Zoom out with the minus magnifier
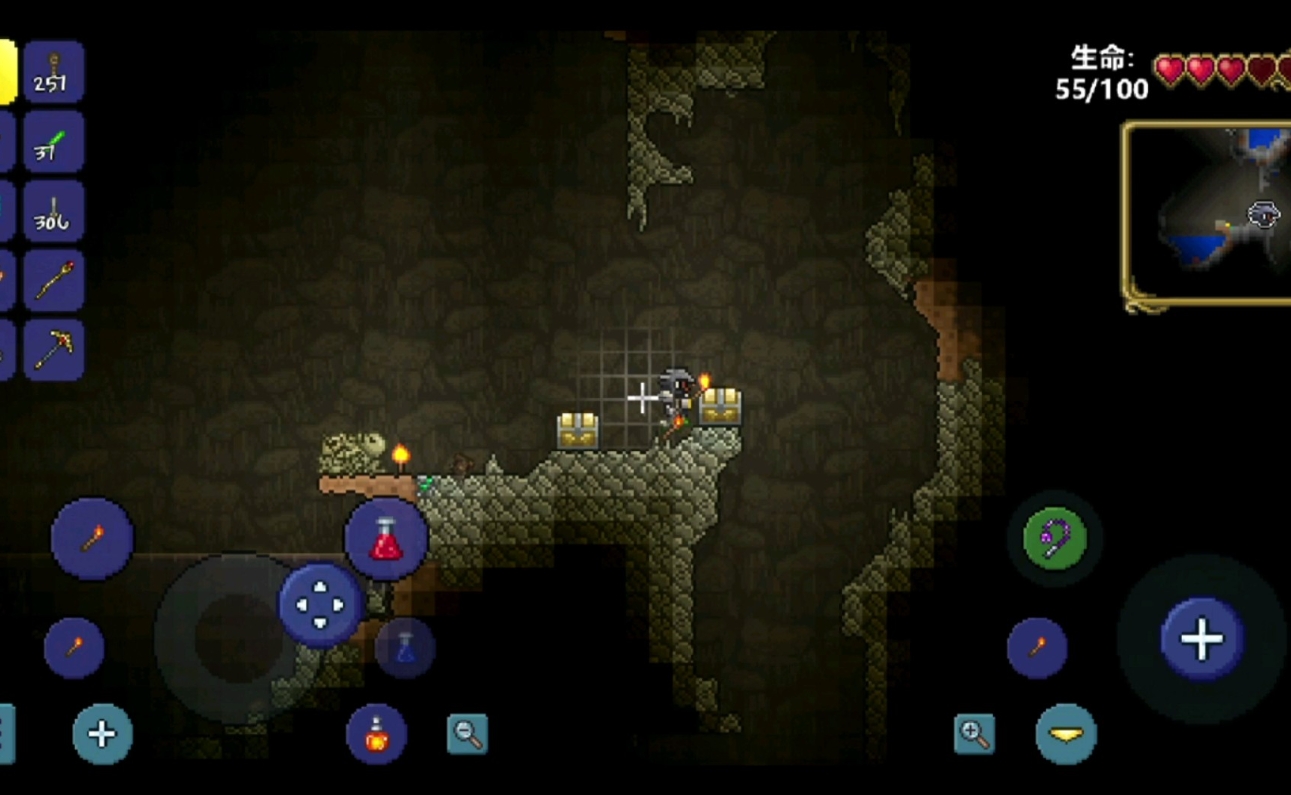Viewport: 1291px width, 795px height. (x=467, y=734)
